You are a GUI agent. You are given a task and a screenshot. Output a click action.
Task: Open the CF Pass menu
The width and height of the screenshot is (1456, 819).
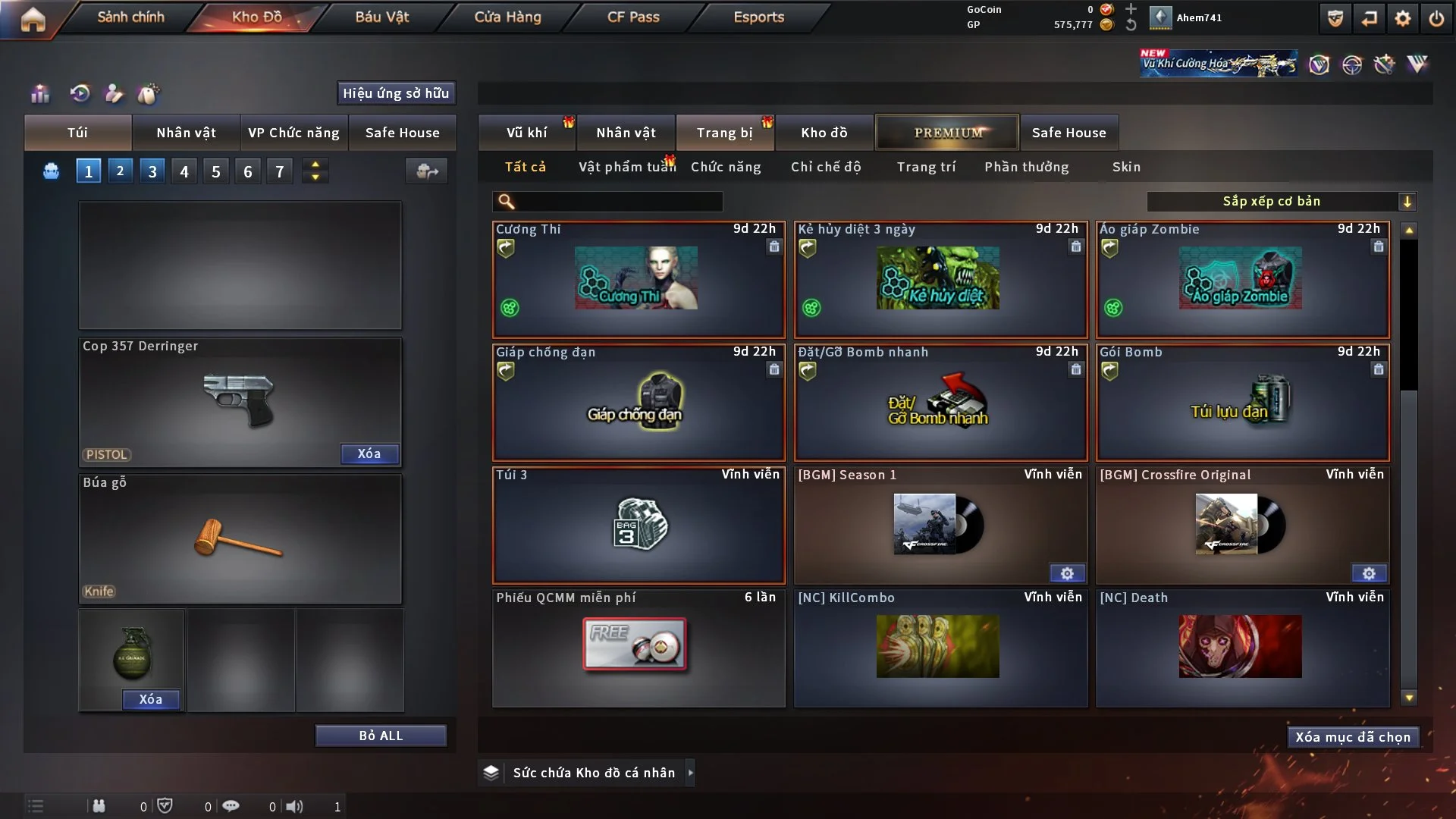tap(633, 17)
